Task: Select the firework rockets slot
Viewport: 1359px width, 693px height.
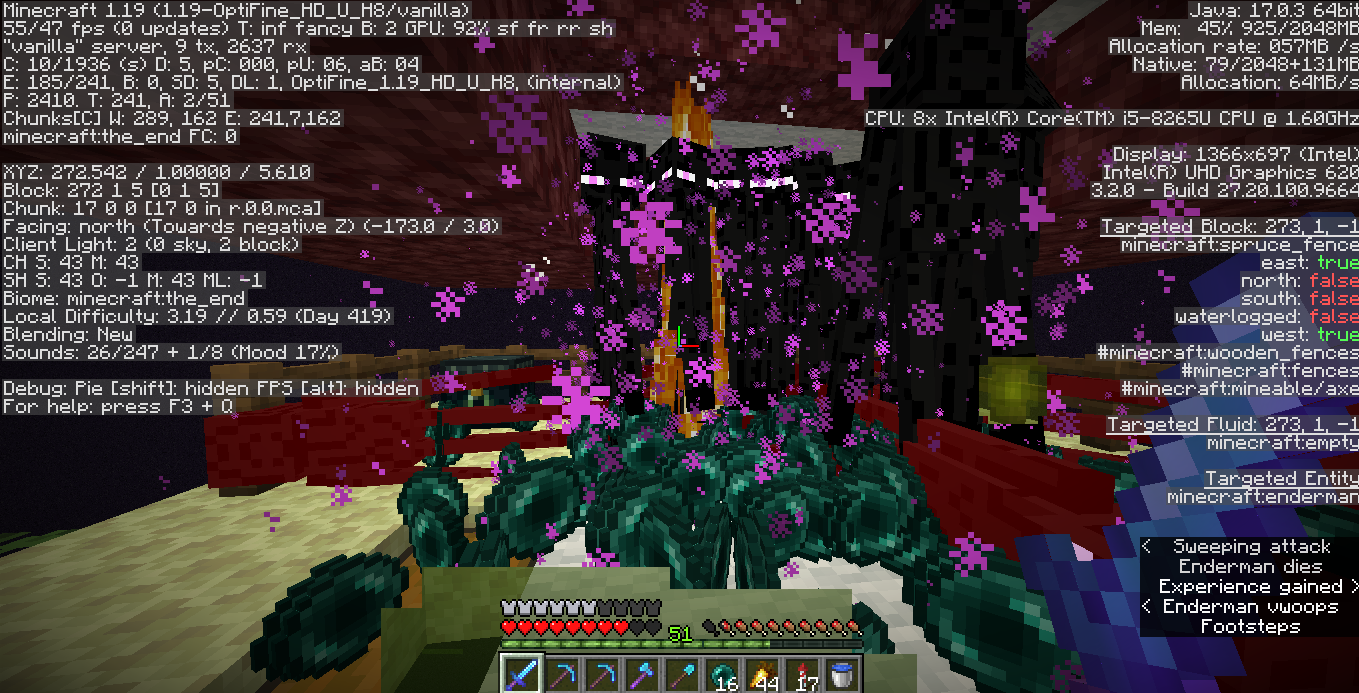Action: coord(801,673)
